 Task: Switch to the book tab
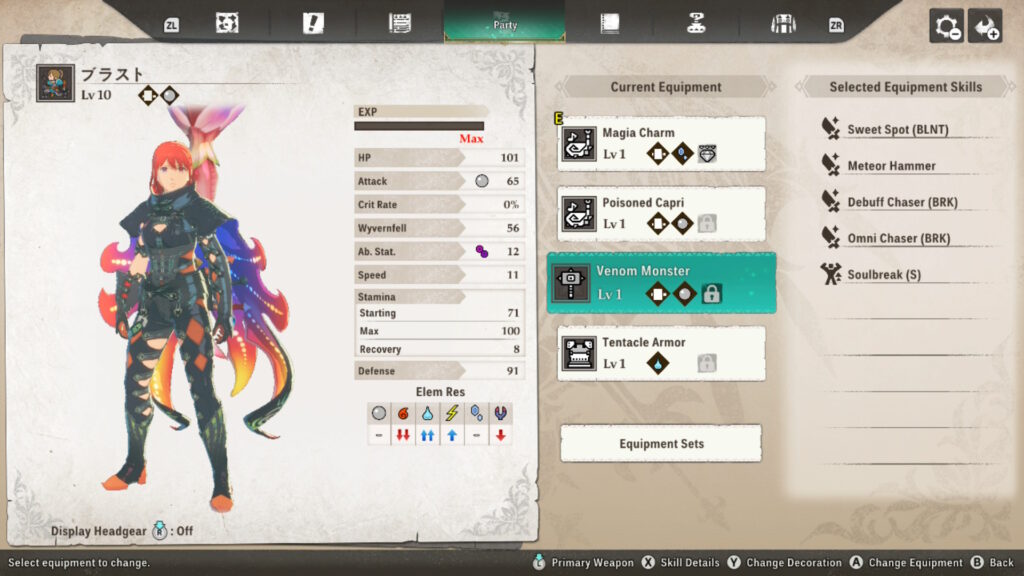(610, 24)
